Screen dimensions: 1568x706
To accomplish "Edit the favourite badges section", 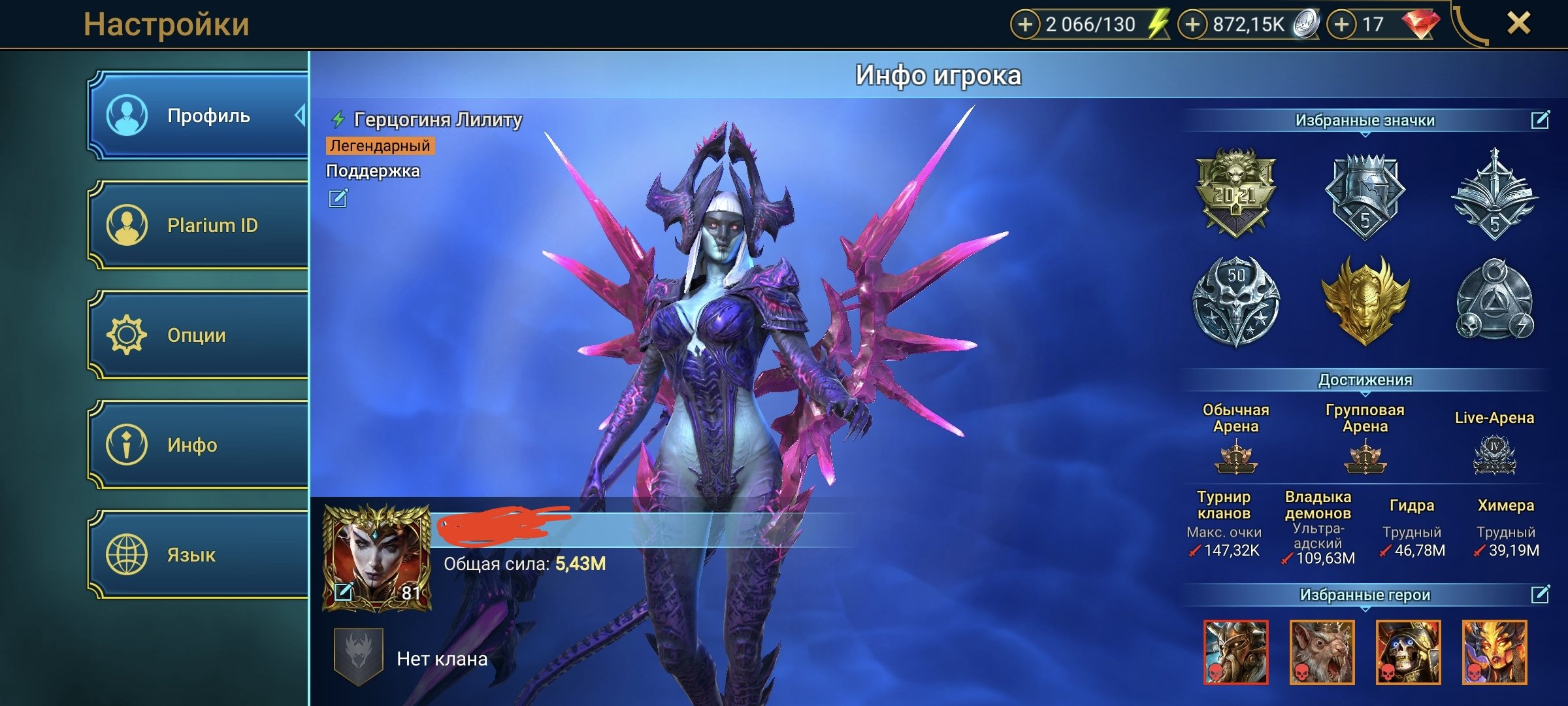I will tap(1540, 120).
